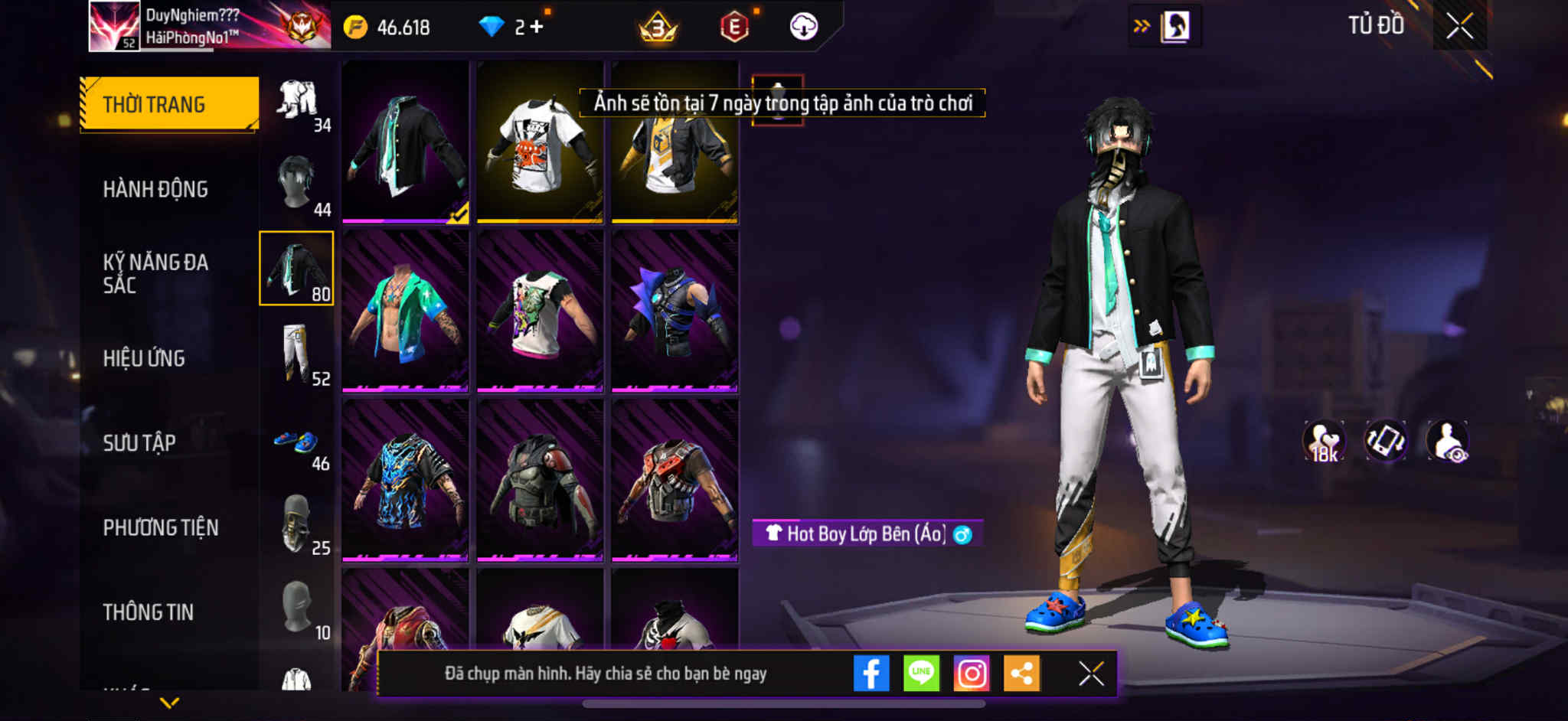Close the Tủ Đồ wardrobe screen

click(x=1459, y=27)
